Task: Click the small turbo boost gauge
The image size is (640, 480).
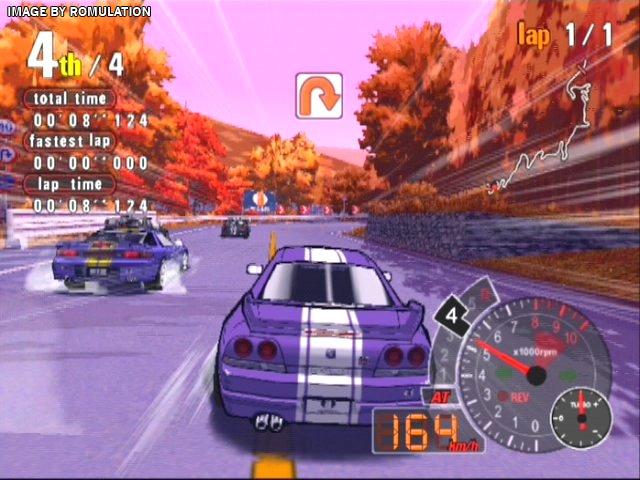Action: click(580, 419)
